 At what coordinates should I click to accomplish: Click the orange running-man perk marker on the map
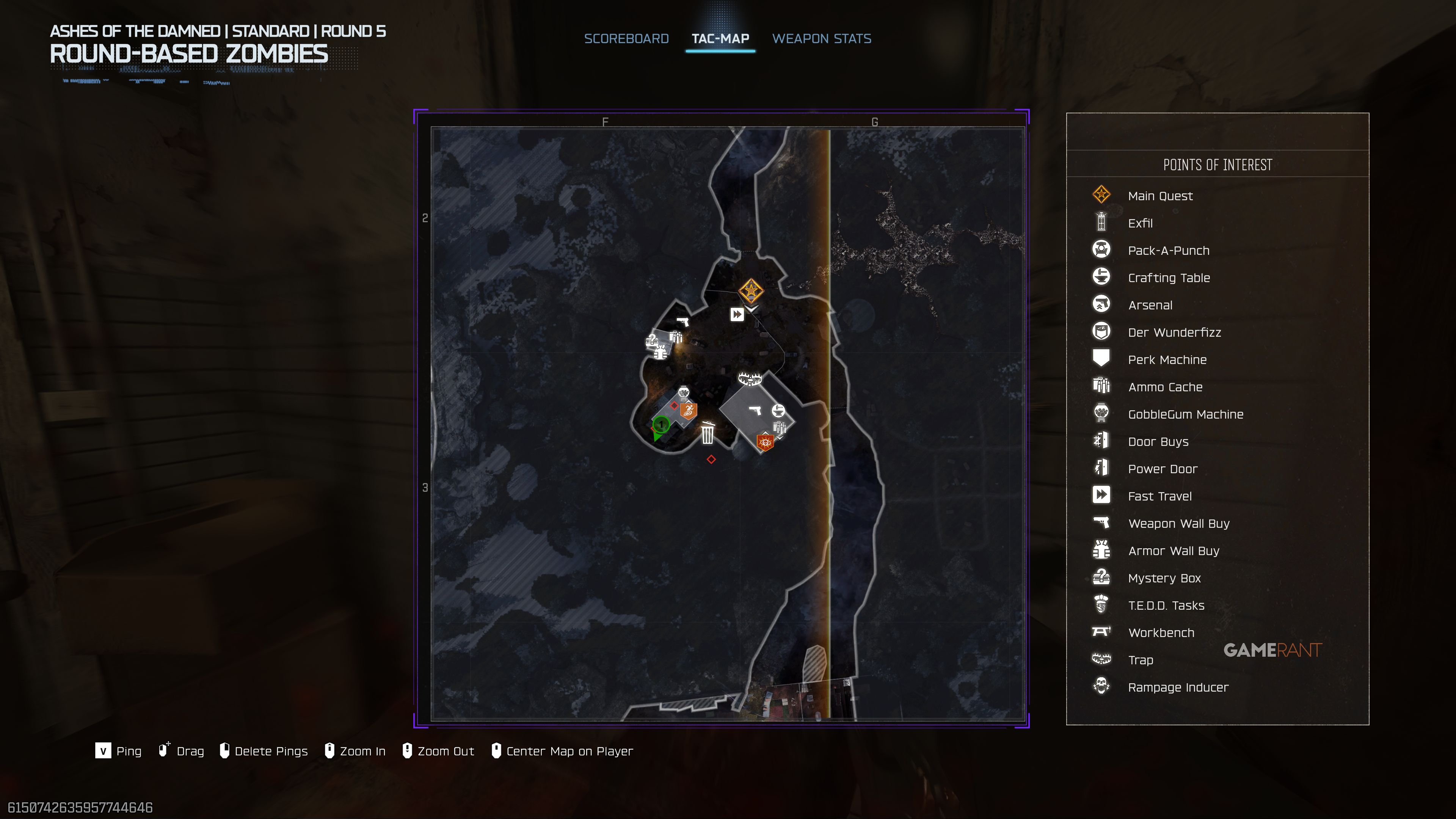[x=688, y=410]
